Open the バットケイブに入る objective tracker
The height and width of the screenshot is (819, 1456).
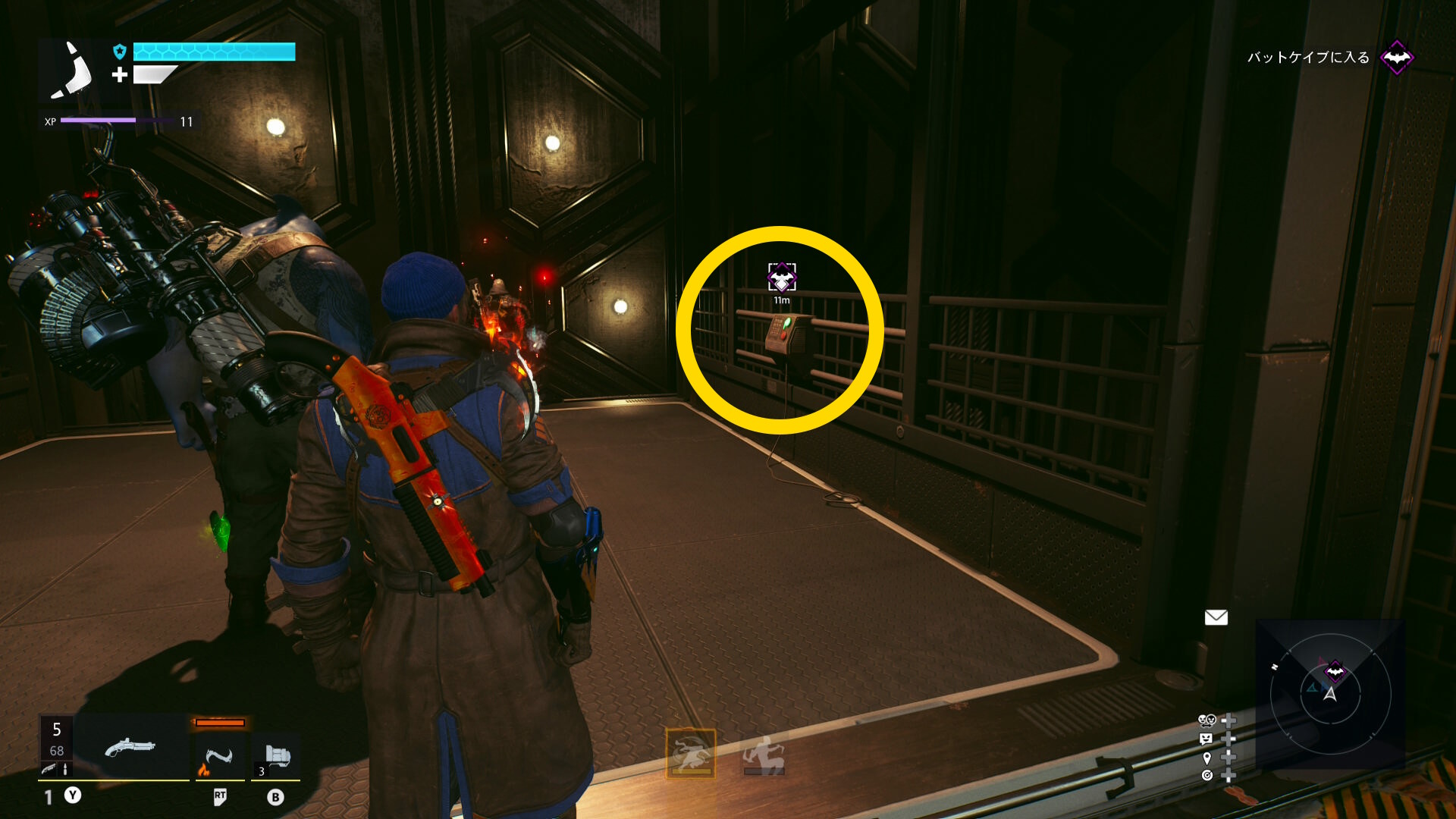click(1309, 58)
